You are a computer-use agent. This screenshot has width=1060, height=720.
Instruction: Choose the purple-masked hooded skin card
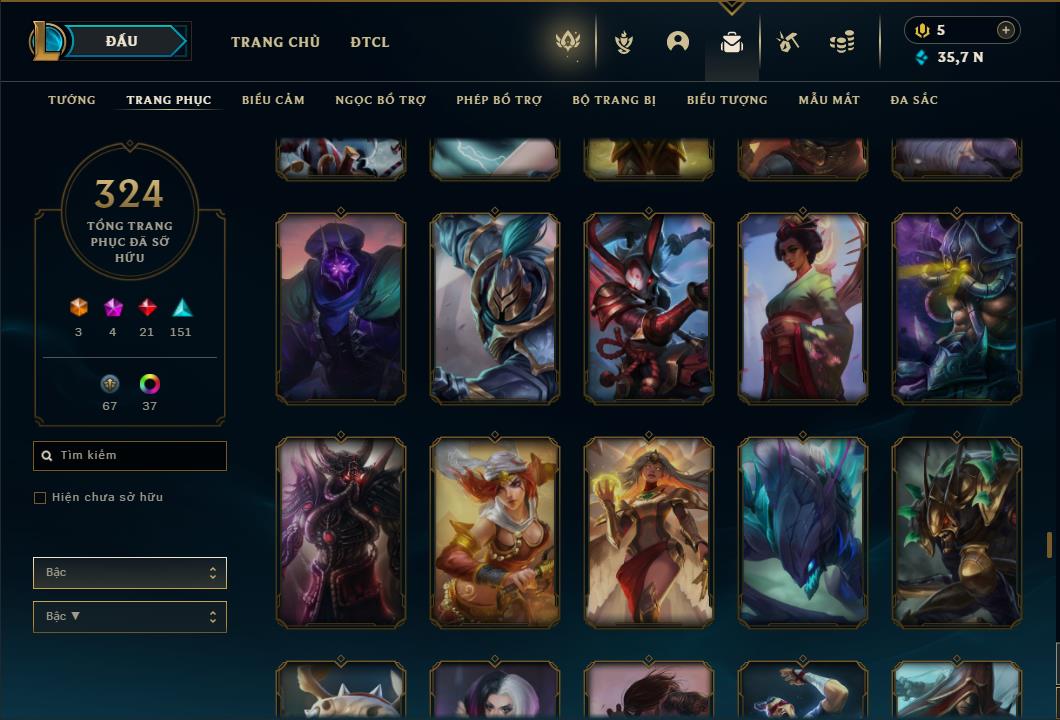(341, 308)
